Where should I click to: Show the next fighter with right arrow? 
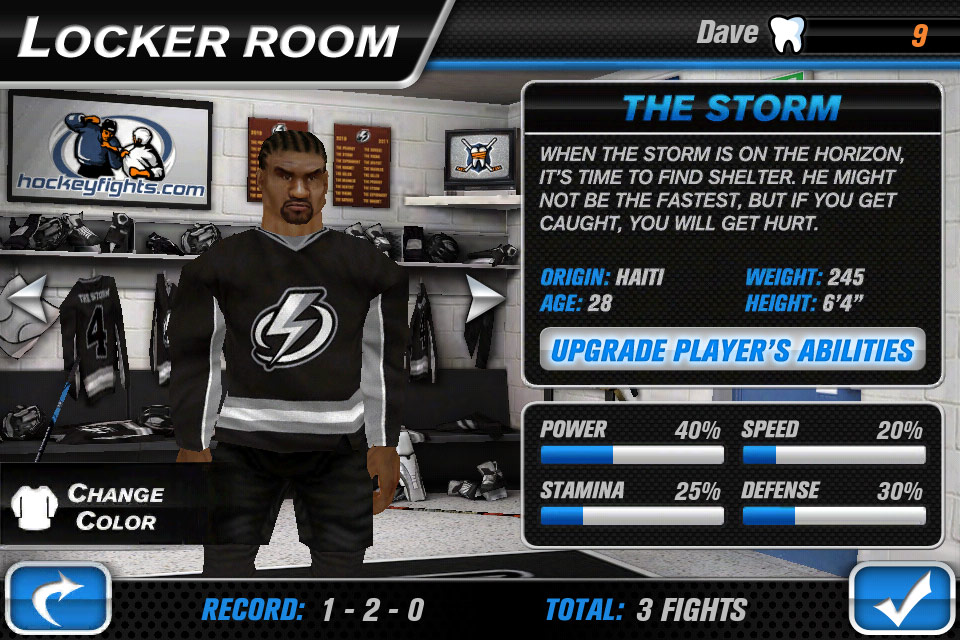point(486,296)
